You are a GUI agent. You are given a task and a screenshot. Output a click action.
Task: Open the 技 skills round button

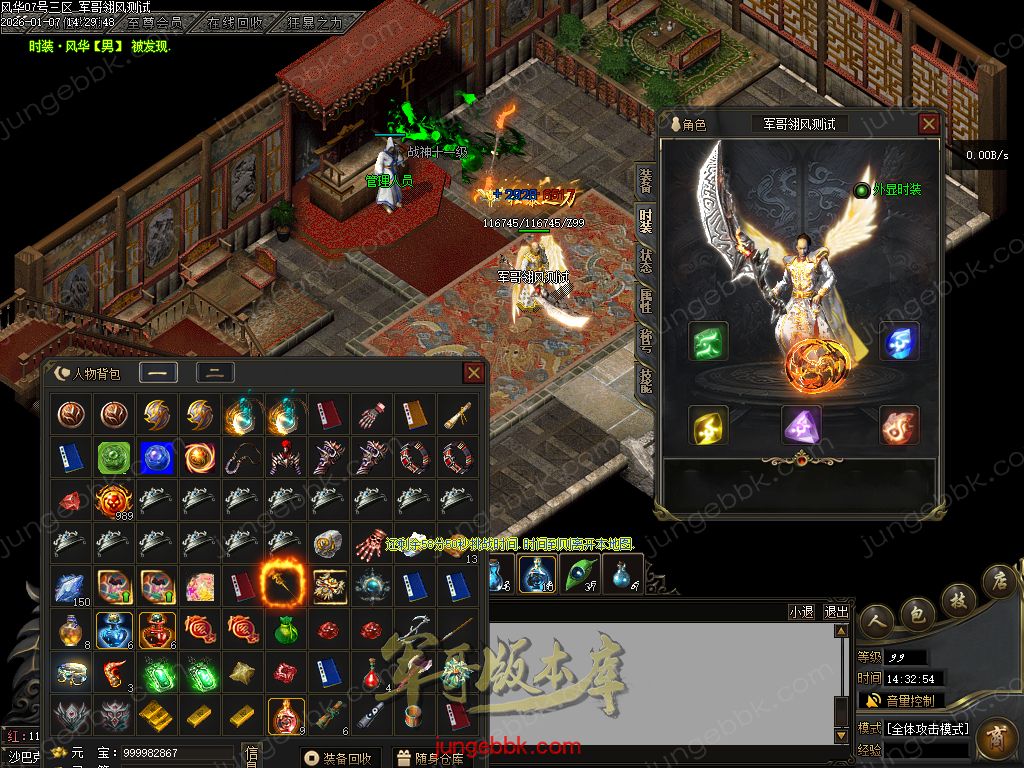[957, 599]
